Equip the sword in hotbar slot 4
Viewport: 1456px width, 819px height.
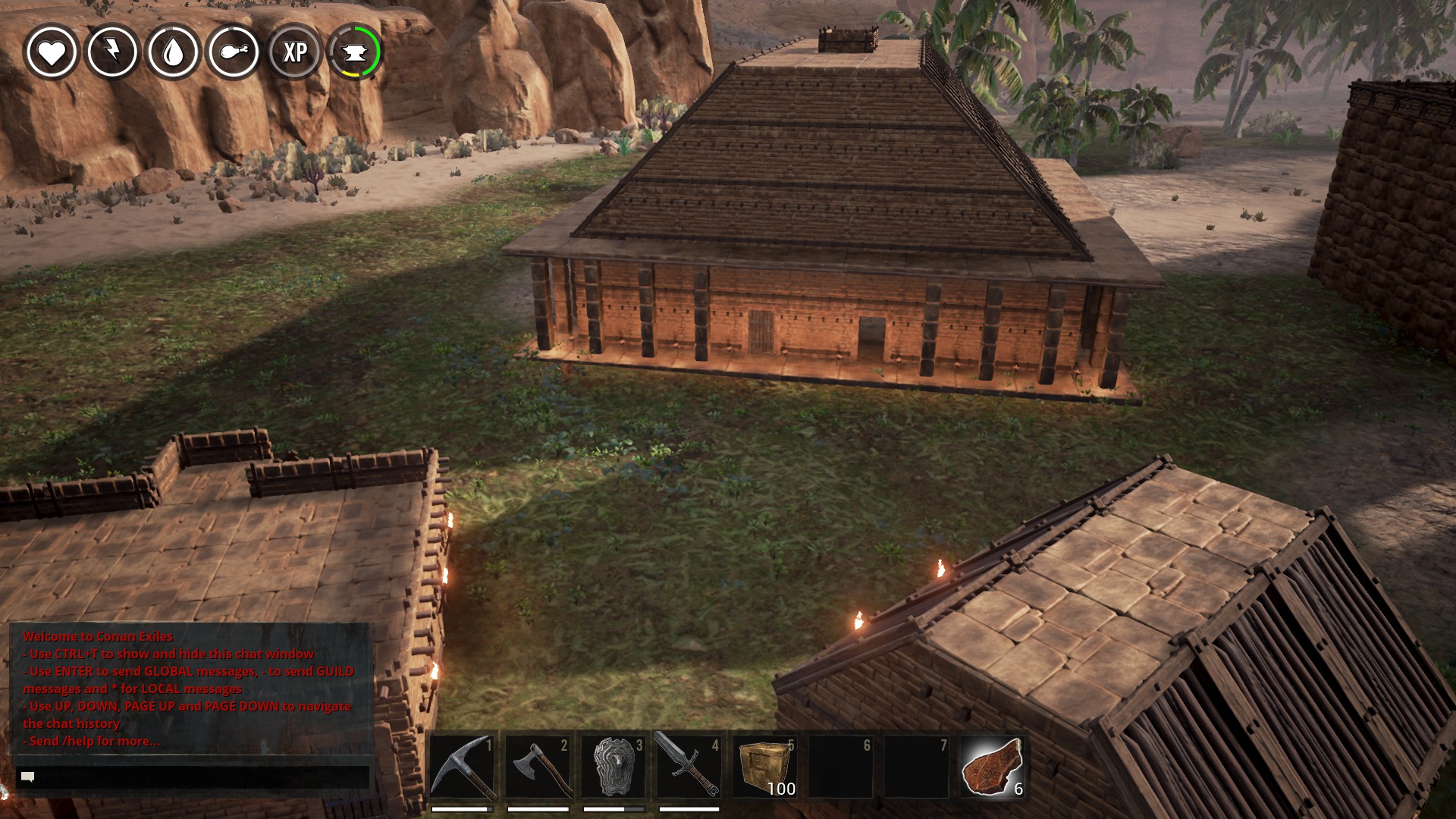(x=689, y=767)
